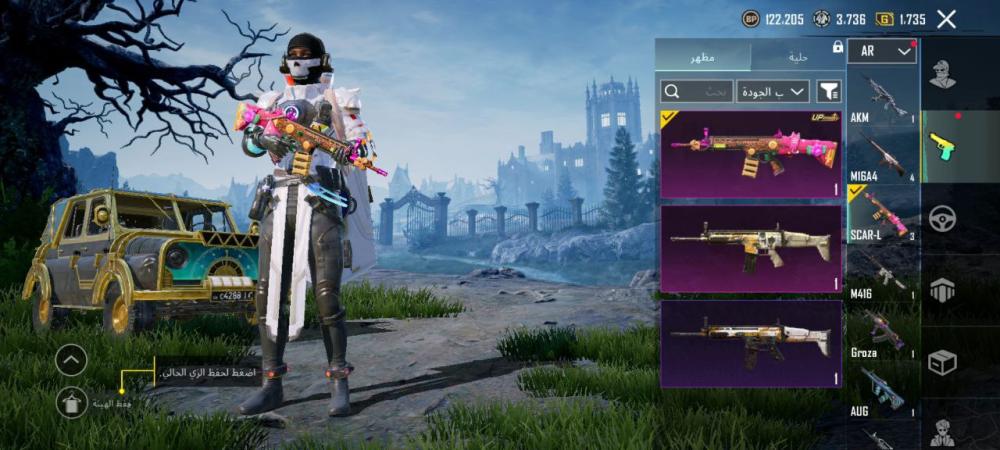
Task: Select the tan and gold SCAR-L skin
Action: 751,249
